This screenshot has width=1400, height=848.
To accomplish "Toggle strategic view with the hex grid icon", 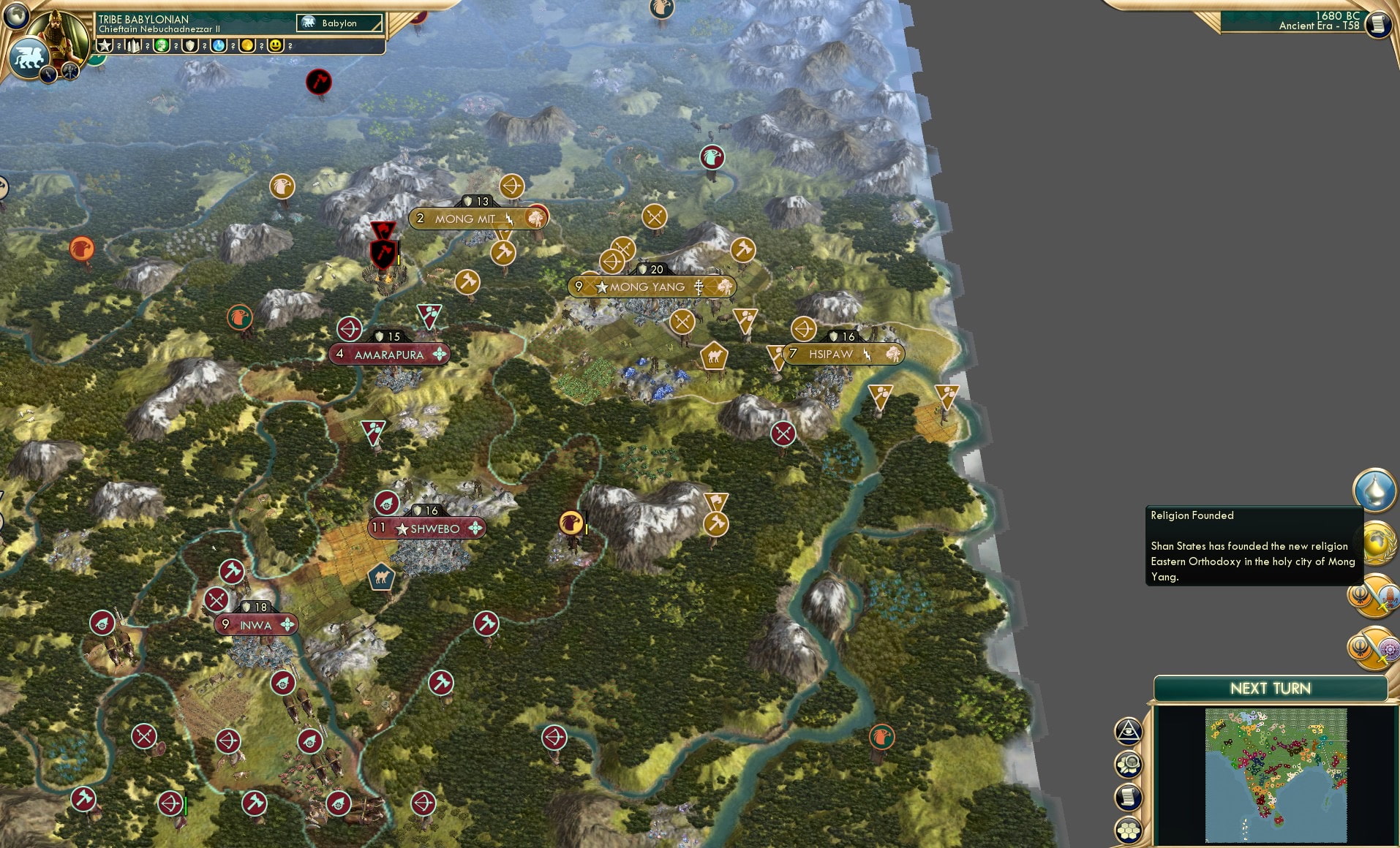I will 1128,830.
